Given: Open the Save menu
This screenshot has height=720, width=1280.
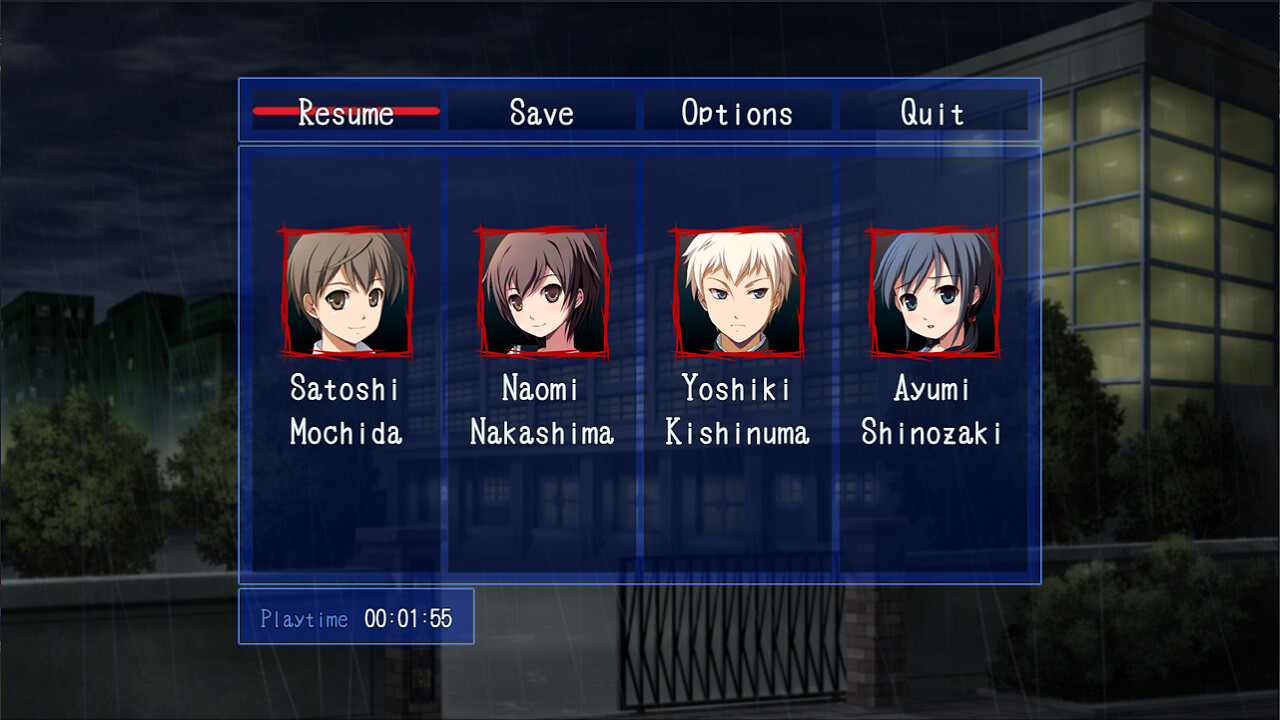Looking at the screenshot, I should coord(541,113).
